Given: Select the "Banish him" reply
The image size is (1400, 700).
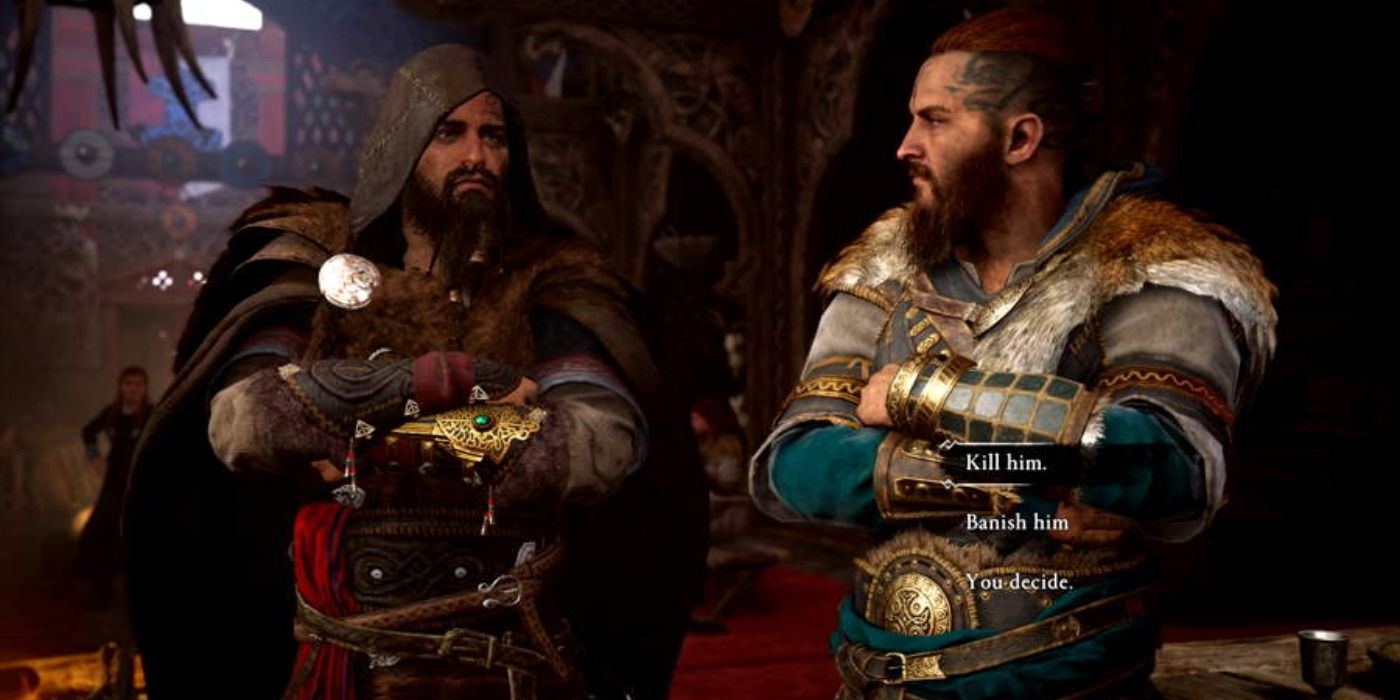Looking at the screenshot, I should click(1016, 522).
